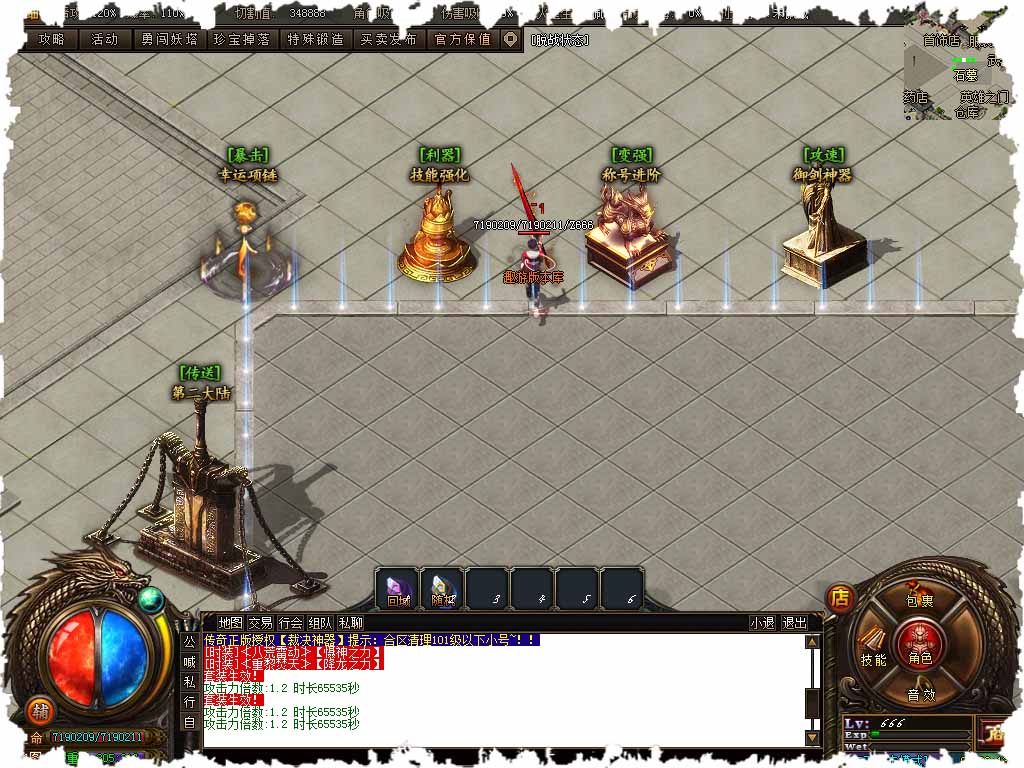Image resolution: width=1024 pixels, height=768 pixels.
Task: Open the 珍宝掉落 drops list
Action: pos(241,39)
